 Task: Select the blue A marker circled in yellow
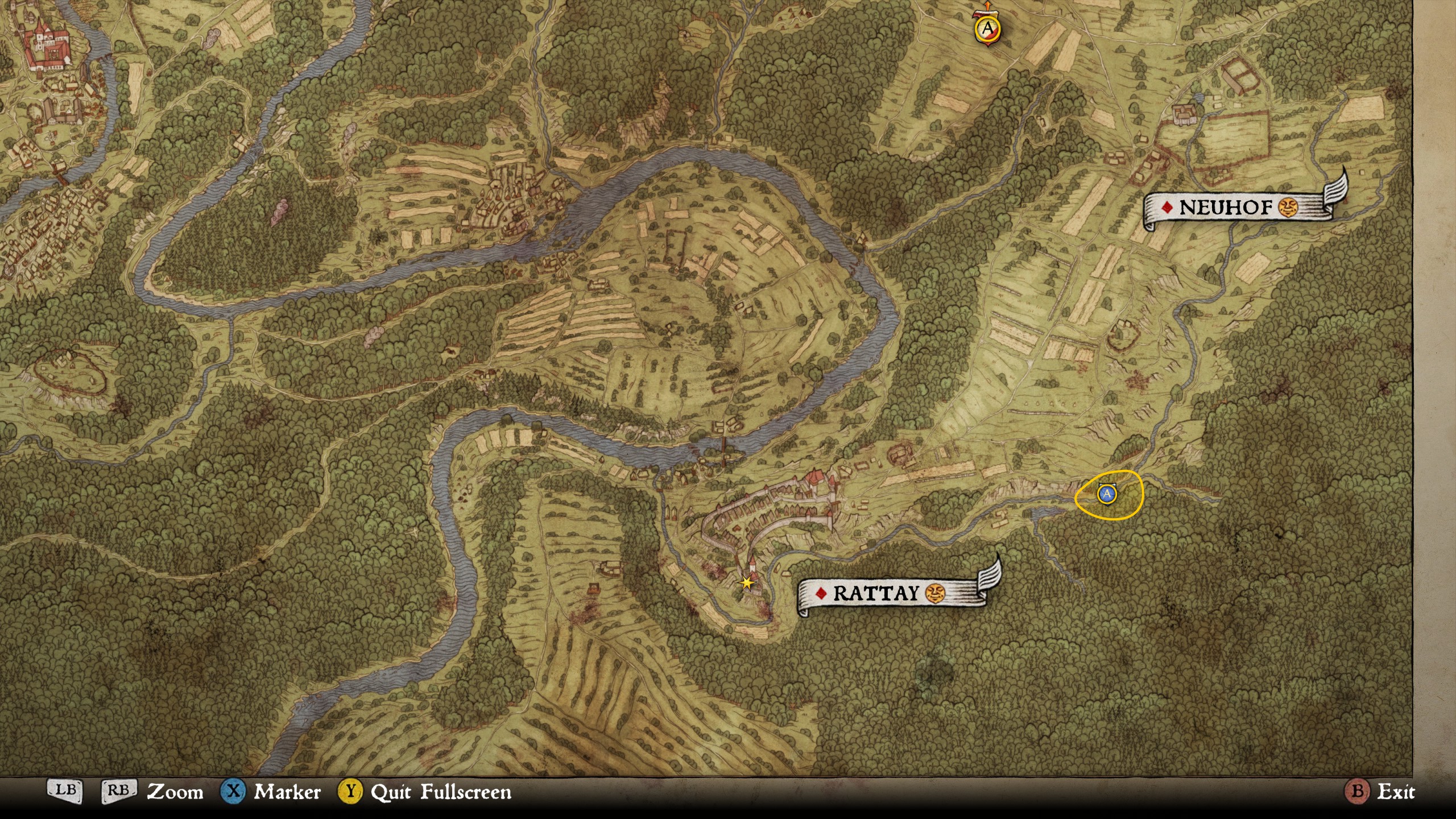1106,494
